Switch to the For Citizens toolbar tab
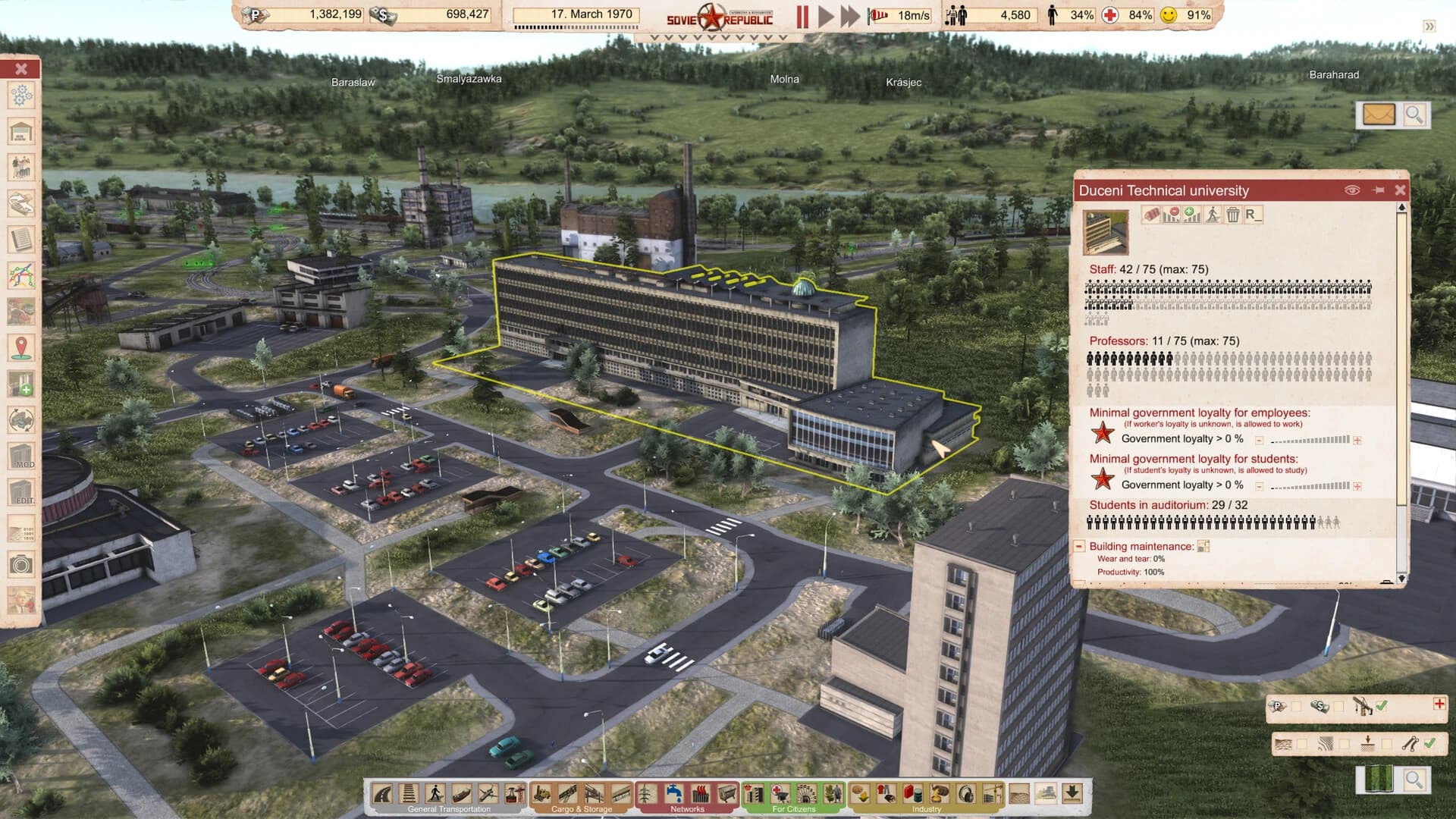The height and width of the screenshot is (819, 1456). [795, 808]
